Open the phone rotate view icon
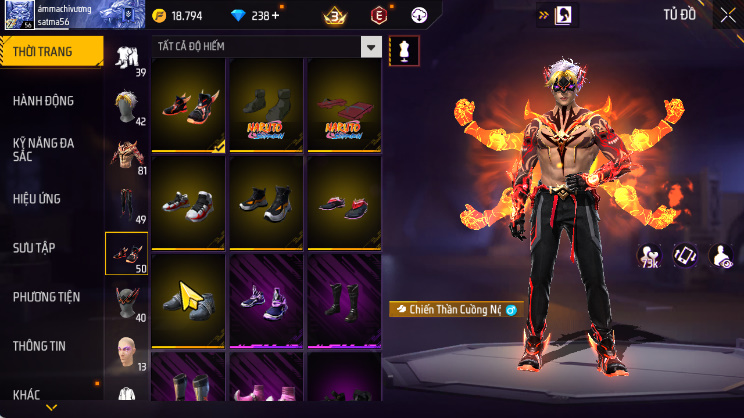The width and height of the screenshot is (744, 418). (x=684, y=256)
